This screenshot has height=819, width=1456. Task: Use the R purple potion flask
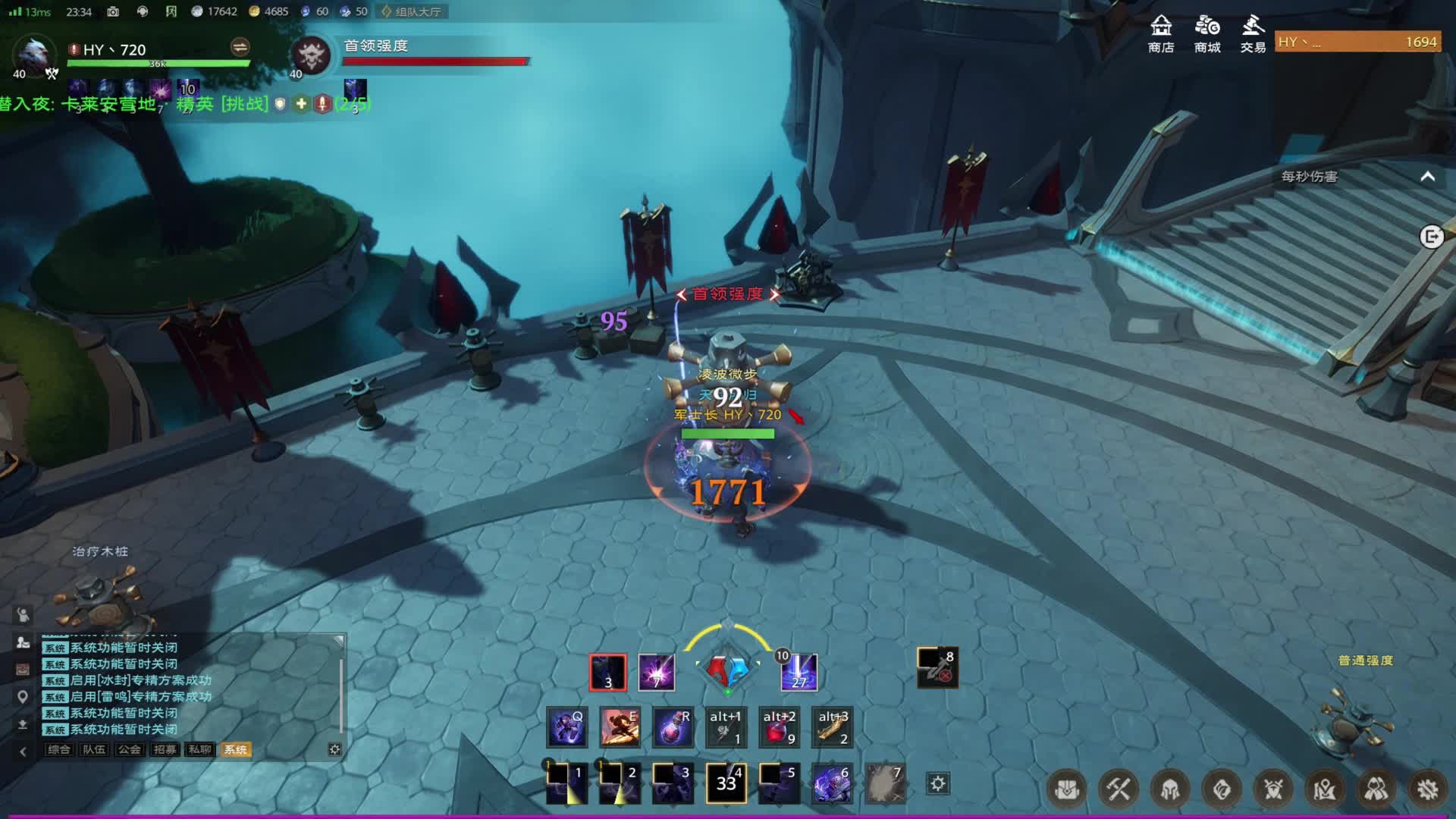(x=673, y=727)
